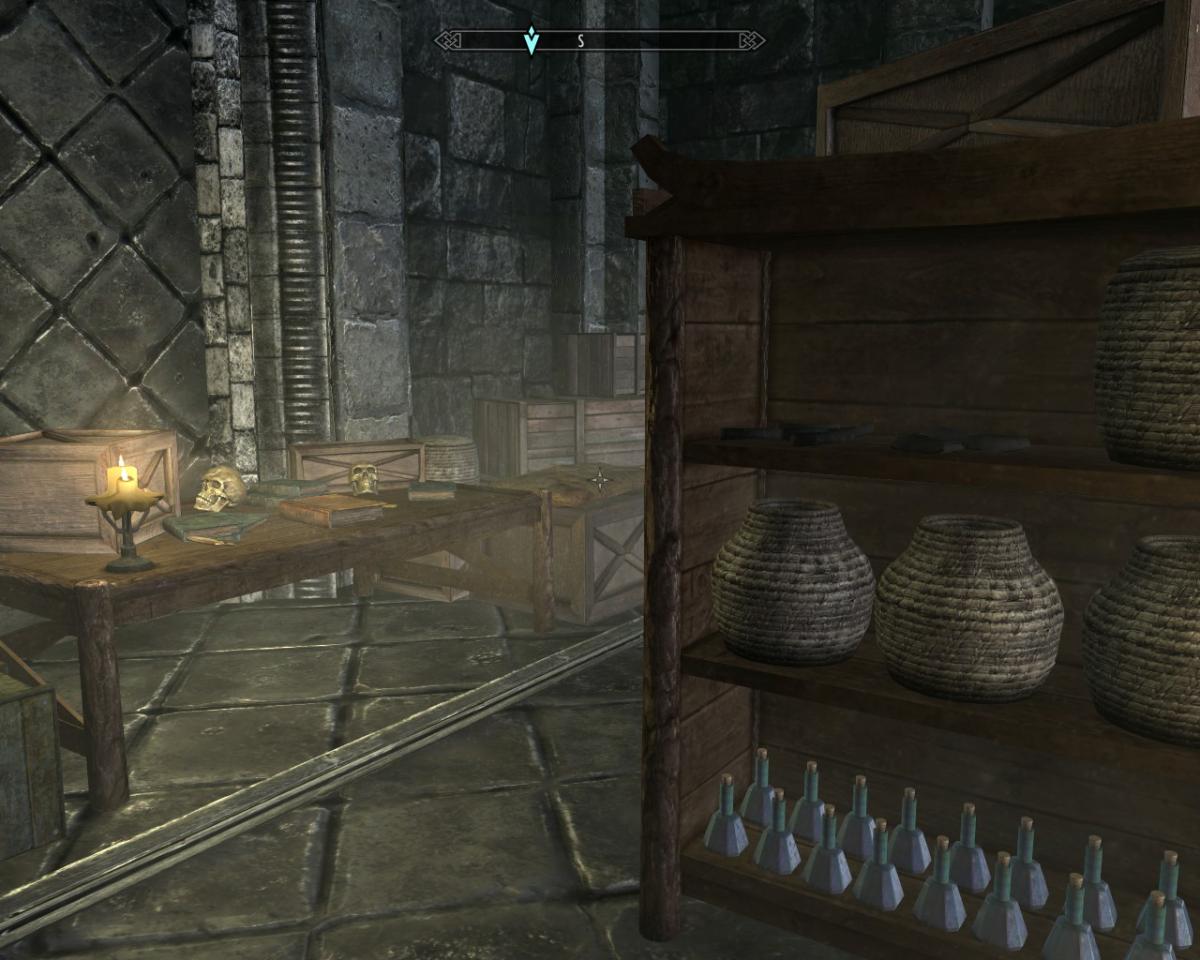This screenshot has width=1200, height=960.
Task: Click the cyan quest marker on the compass
Action: click(x=531, y=40)
